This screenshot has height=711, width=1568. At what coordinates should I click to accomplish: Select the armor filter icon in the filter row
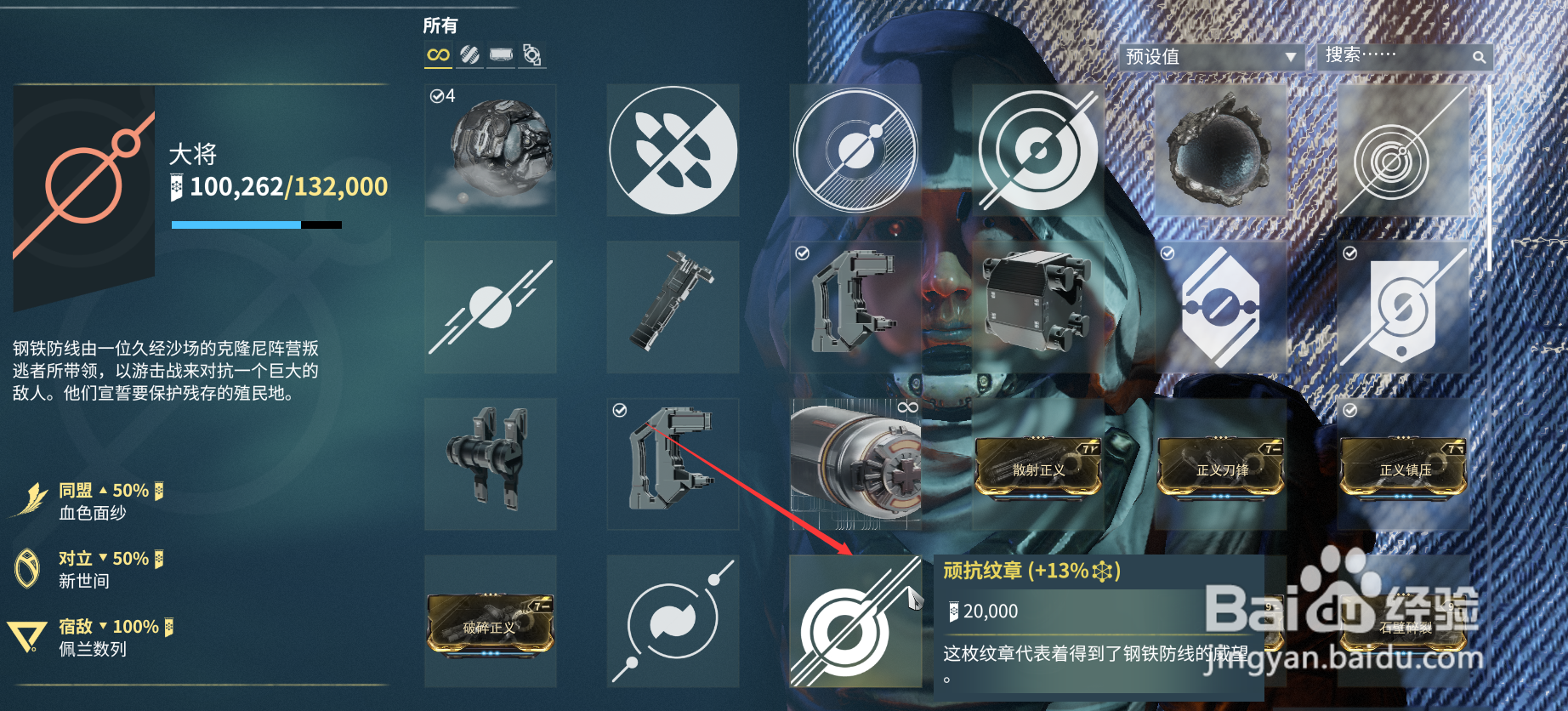click(501, 54)
